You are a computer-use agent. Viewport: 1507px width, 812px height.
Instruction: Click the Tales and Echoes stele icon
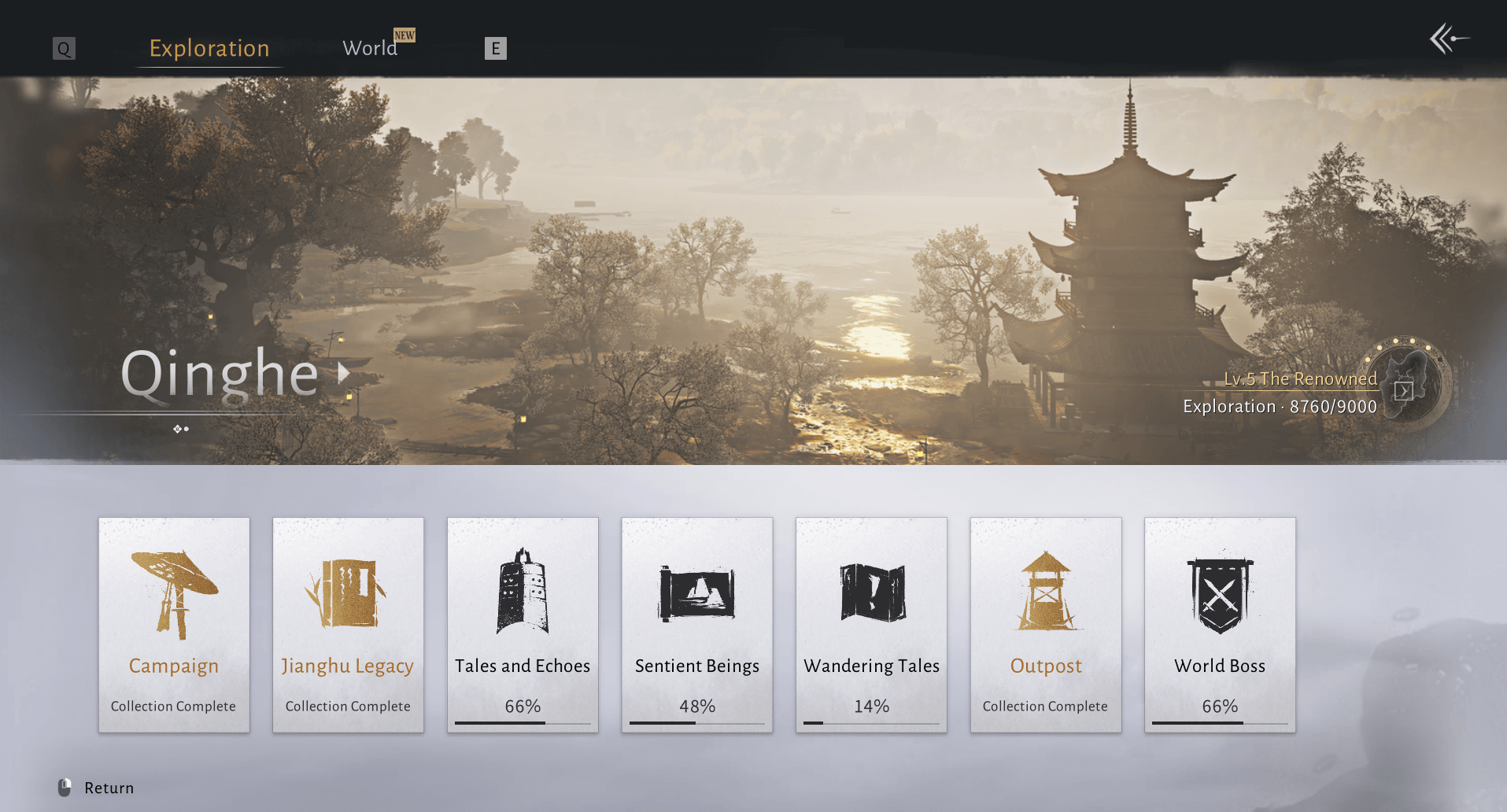pyautogui.click(x=523, y=594)
